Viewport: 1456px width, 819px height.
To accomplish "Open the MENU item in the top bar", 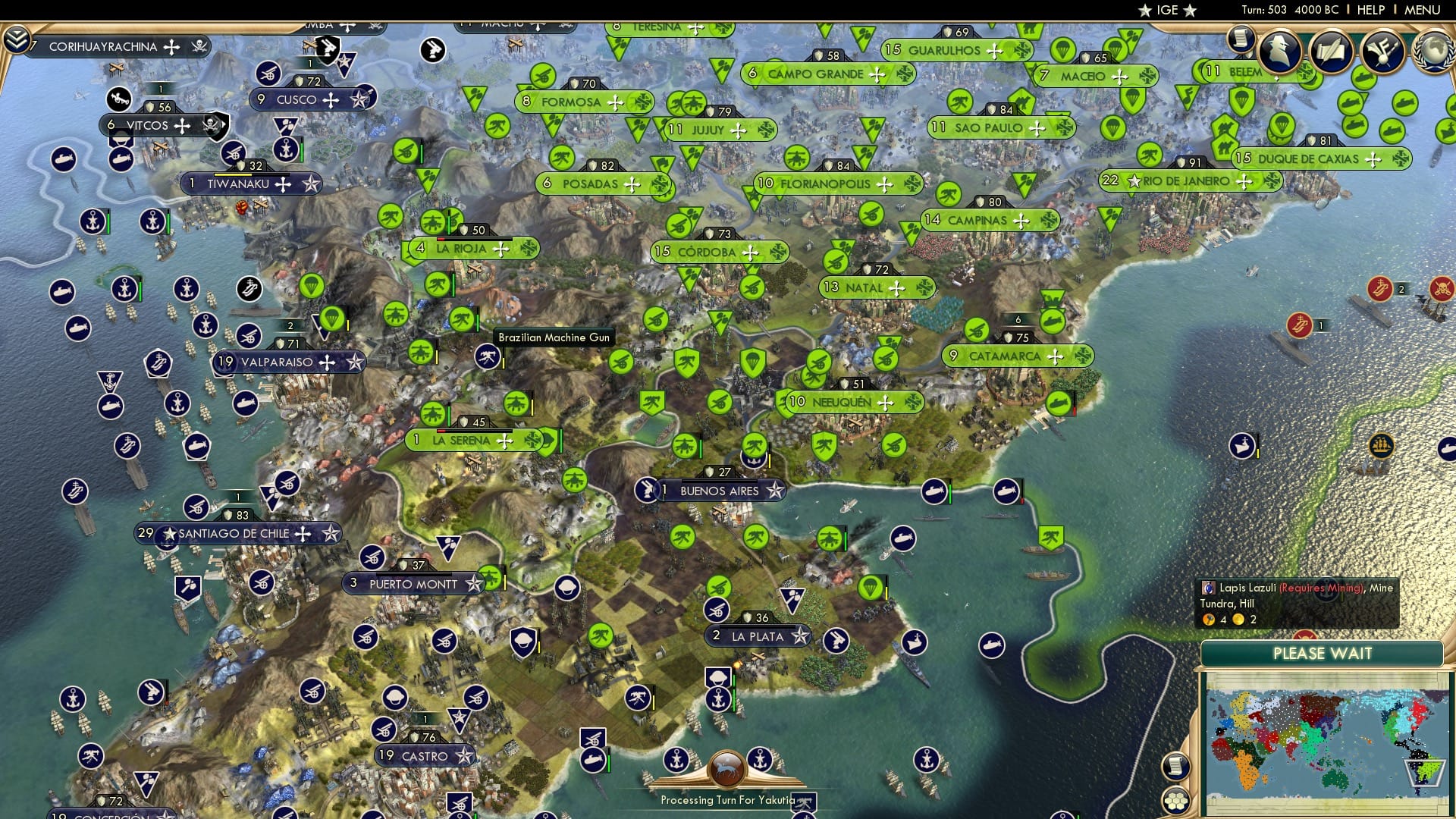I will click(1424, 10).
